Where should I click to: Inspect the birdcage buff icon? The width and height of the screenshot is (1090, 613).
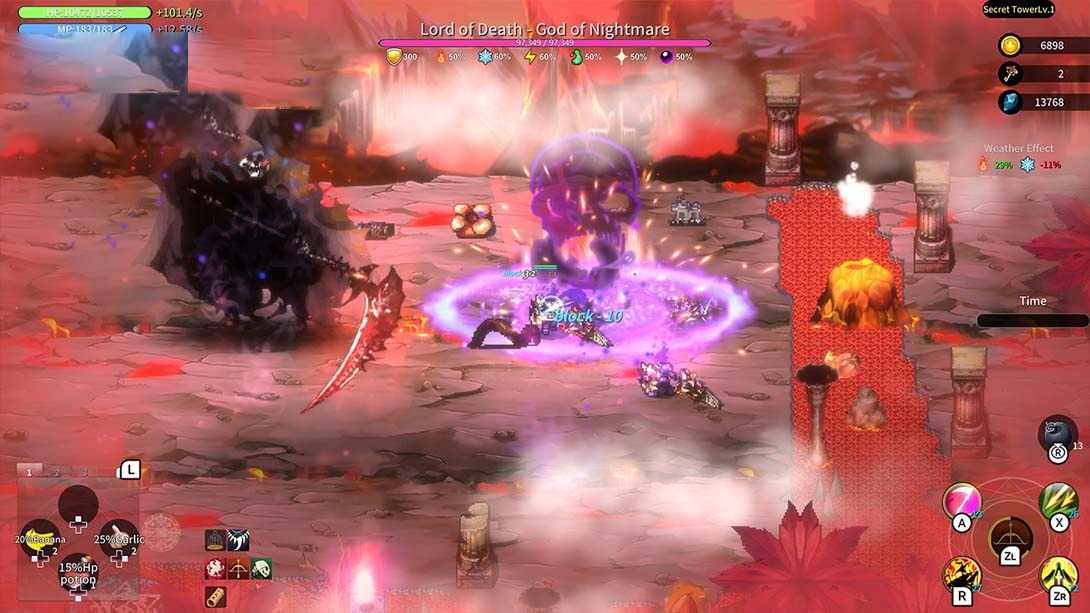[x=215, y=541]
